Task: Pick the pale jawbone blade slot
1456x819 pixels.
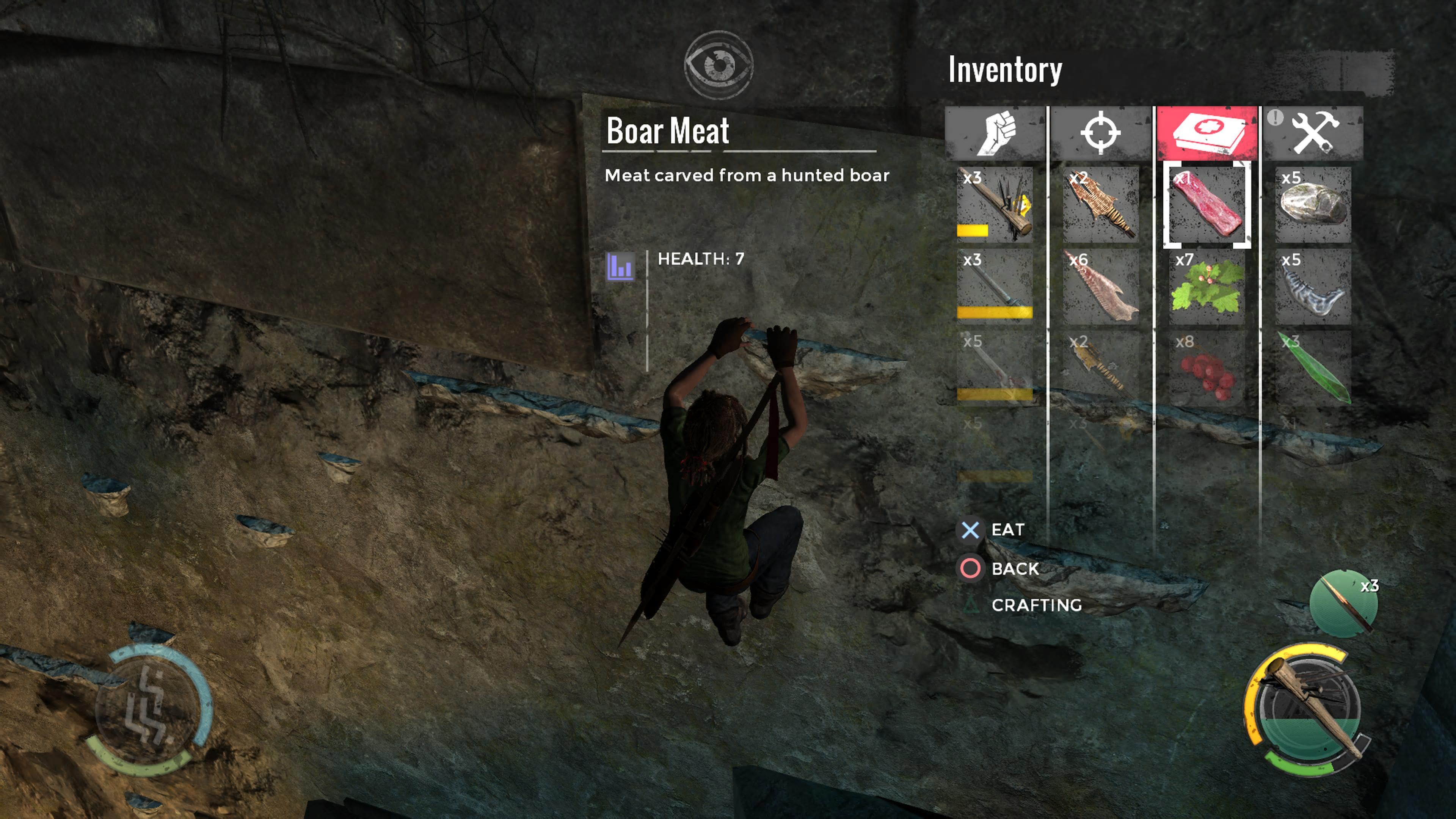Action: (1100, 287)
